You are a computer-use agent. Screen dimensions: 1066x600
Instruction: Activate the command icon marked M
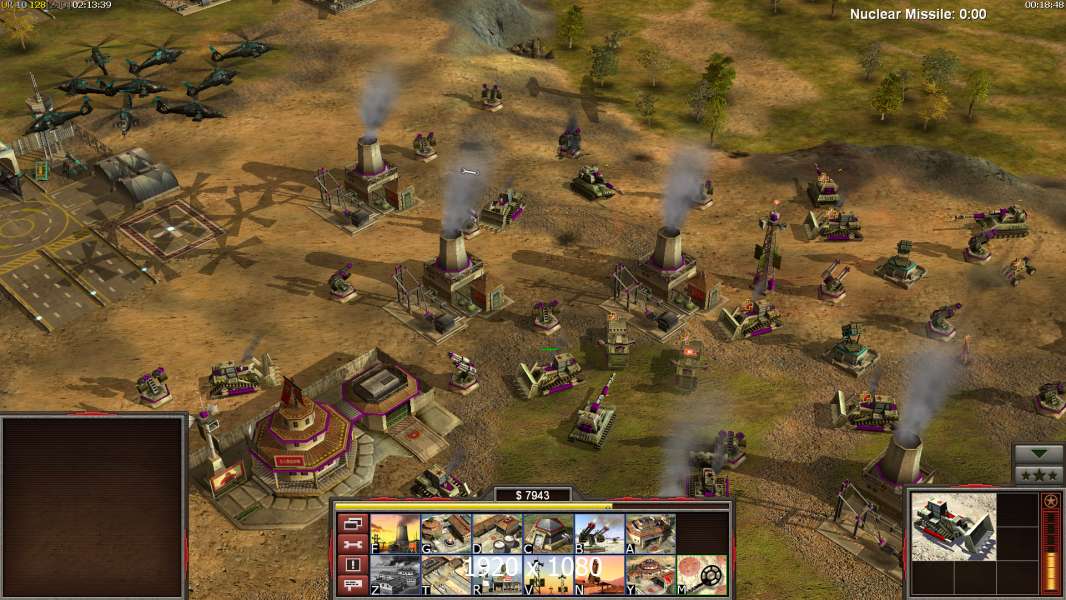point(701,575)
